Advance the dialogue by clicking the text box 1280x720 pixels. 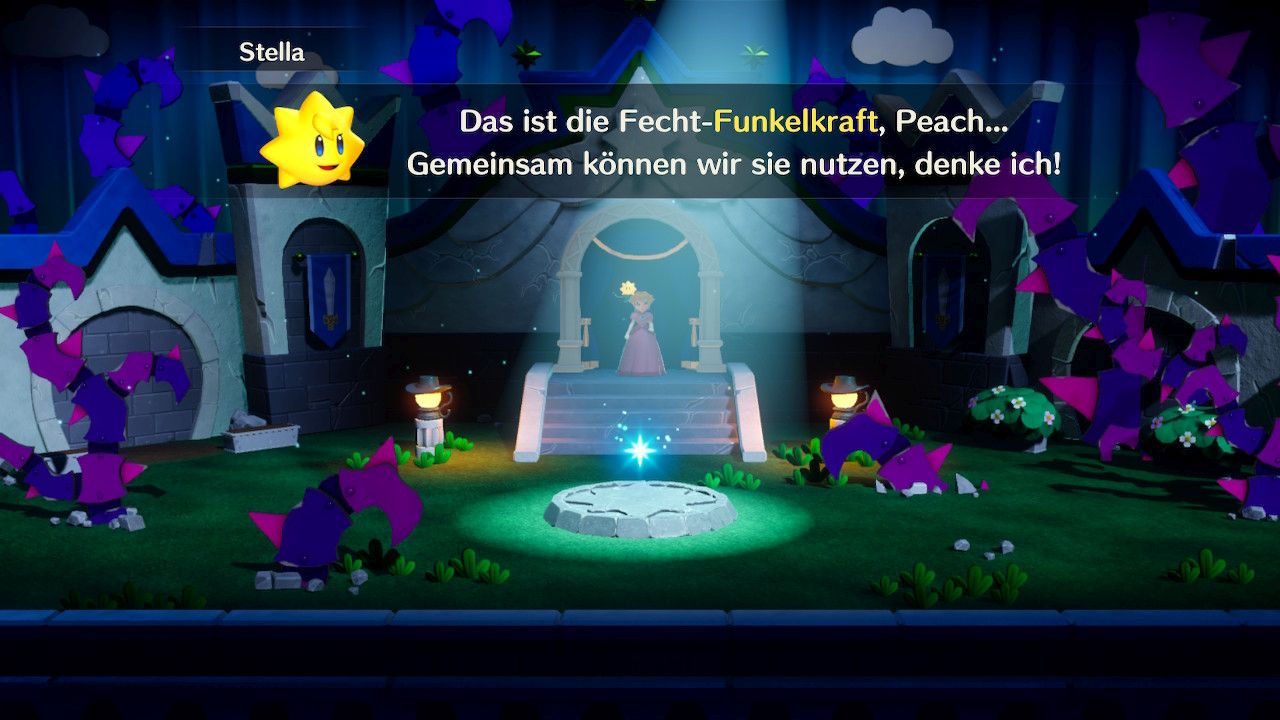pyautogui.click(x=640, y=145)
